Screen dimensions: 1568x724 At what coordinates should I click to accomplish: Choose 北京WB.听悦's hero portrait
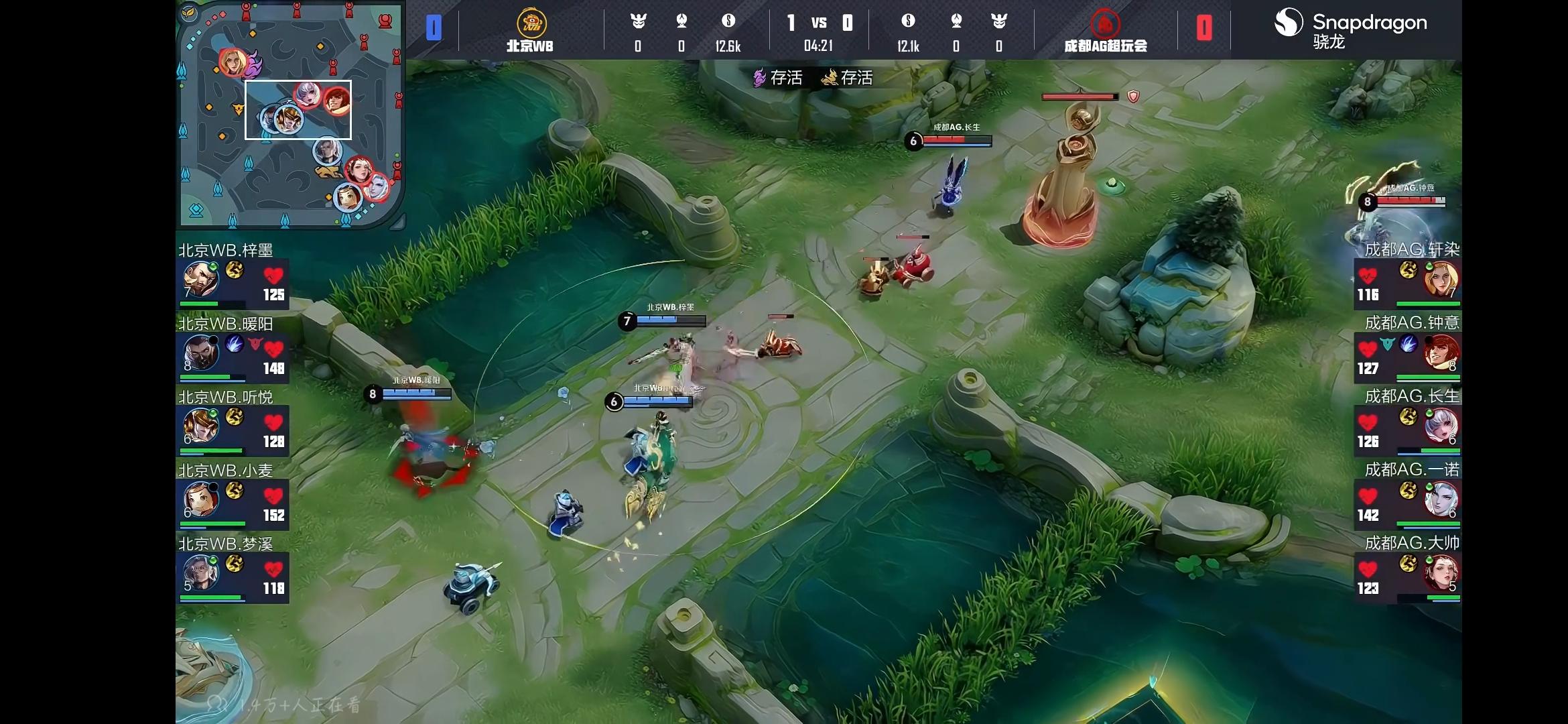coord(201,426)
